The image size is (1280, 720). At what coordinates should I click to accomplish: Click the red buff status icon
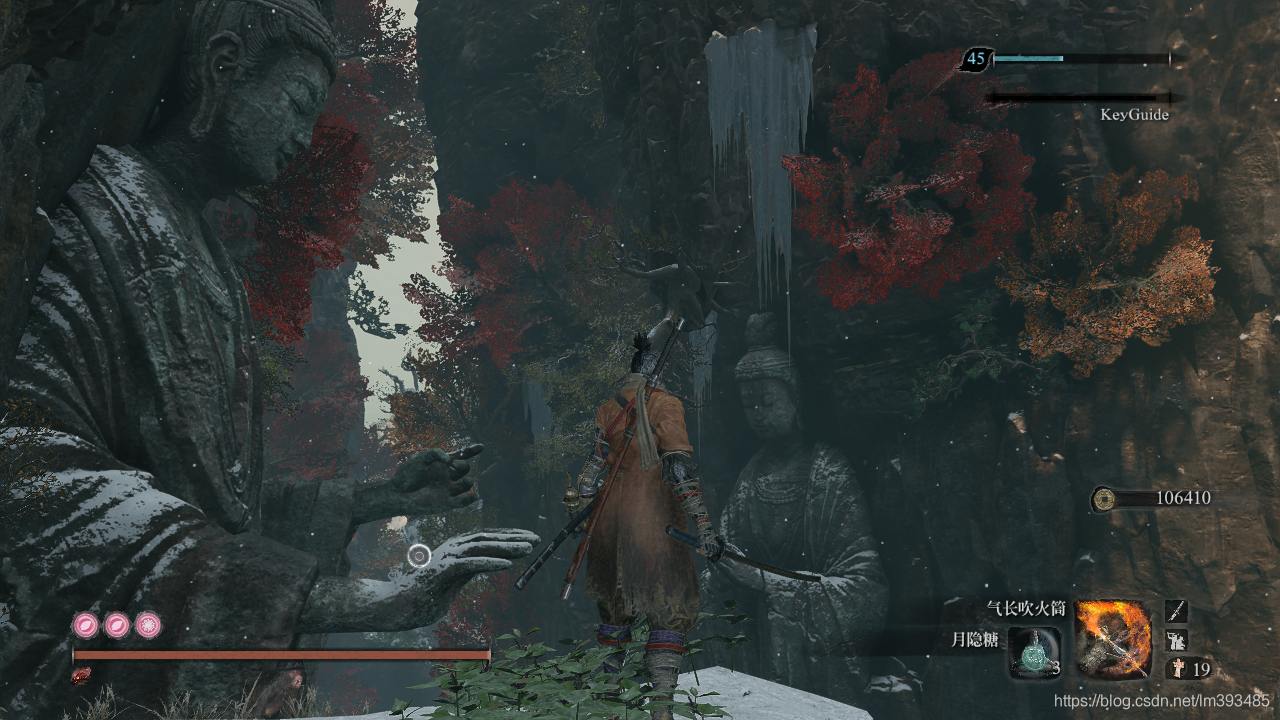click(x=80, y=676)
